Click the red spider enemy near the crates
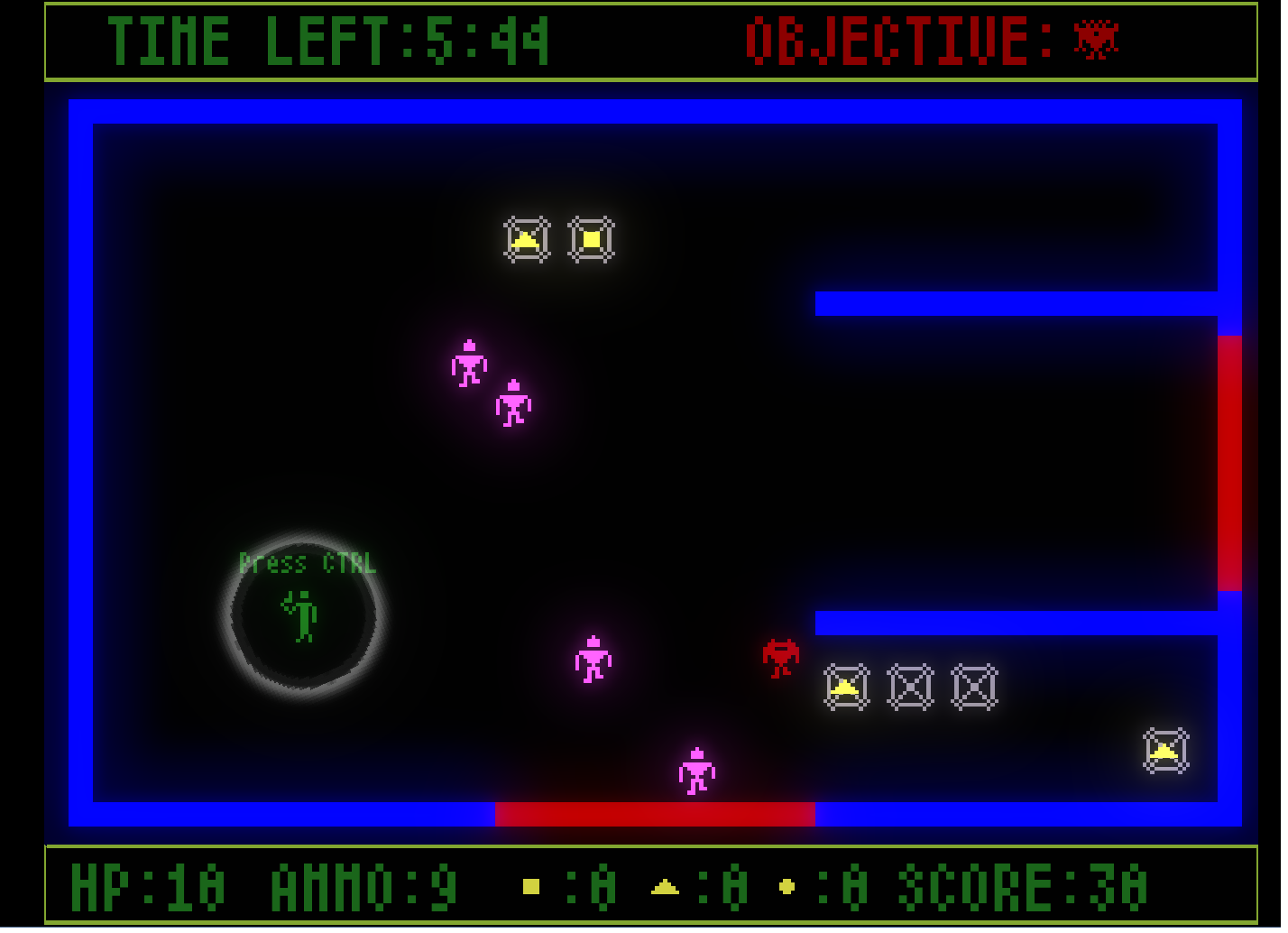This screenshot has width=1288, height=933. pyautogui.click(x=779, y=656)
